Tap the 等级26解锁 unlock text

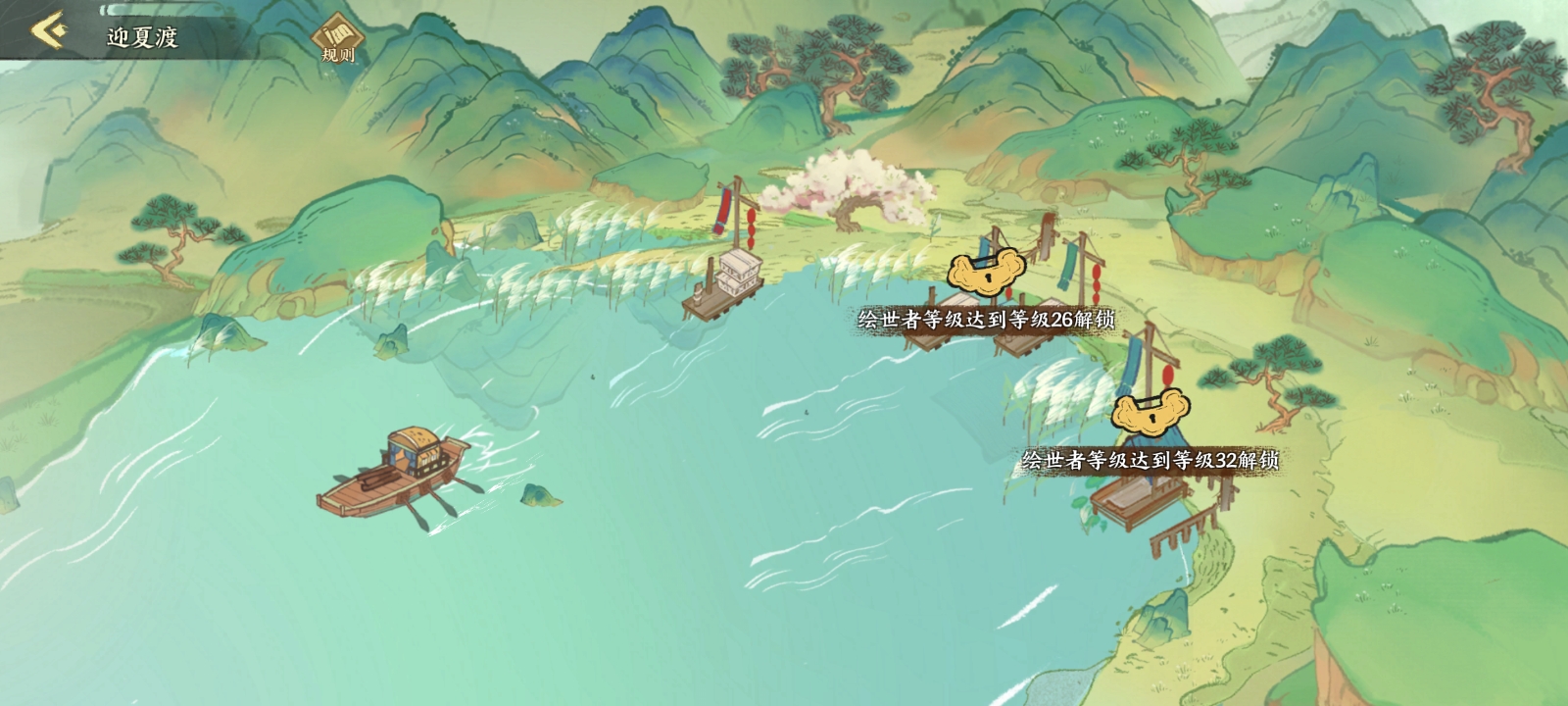(985, 319)
